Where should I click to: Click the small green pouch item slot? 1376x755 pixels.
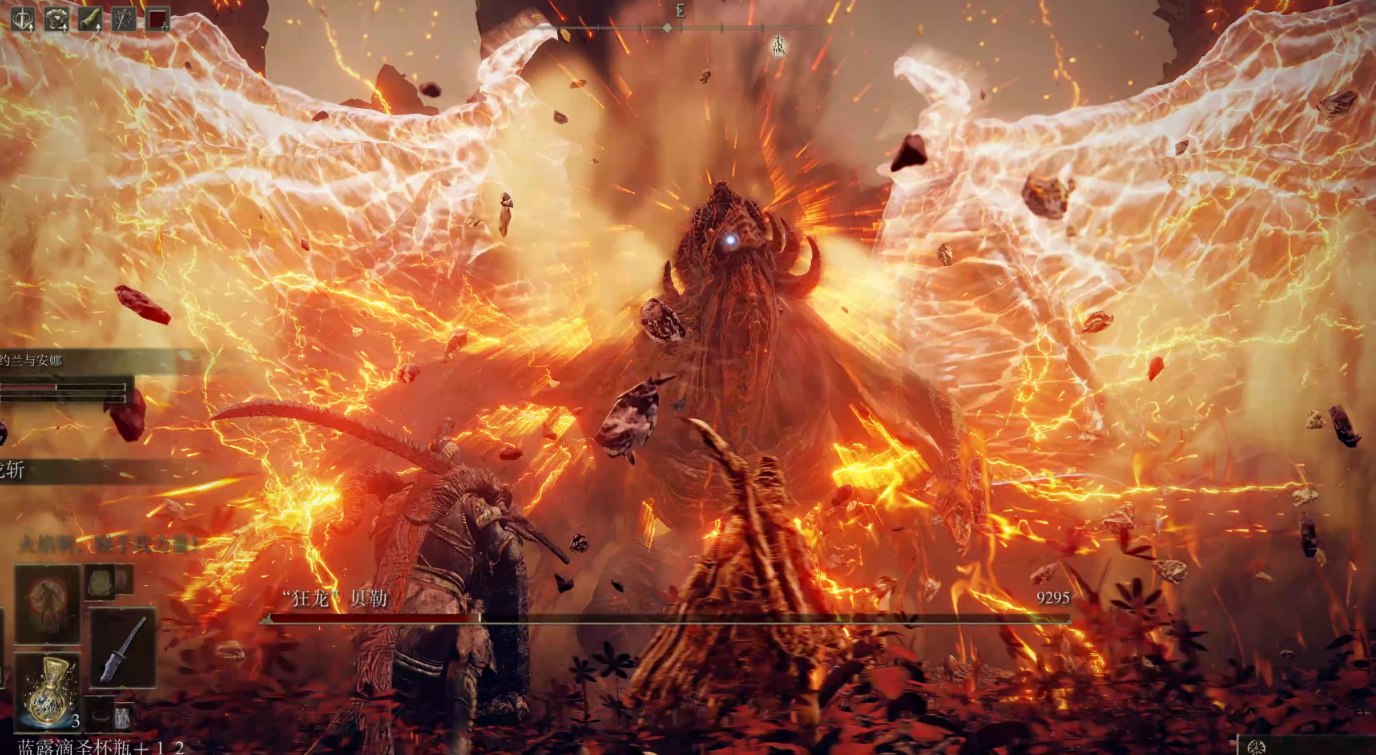[x=101, y=581]
